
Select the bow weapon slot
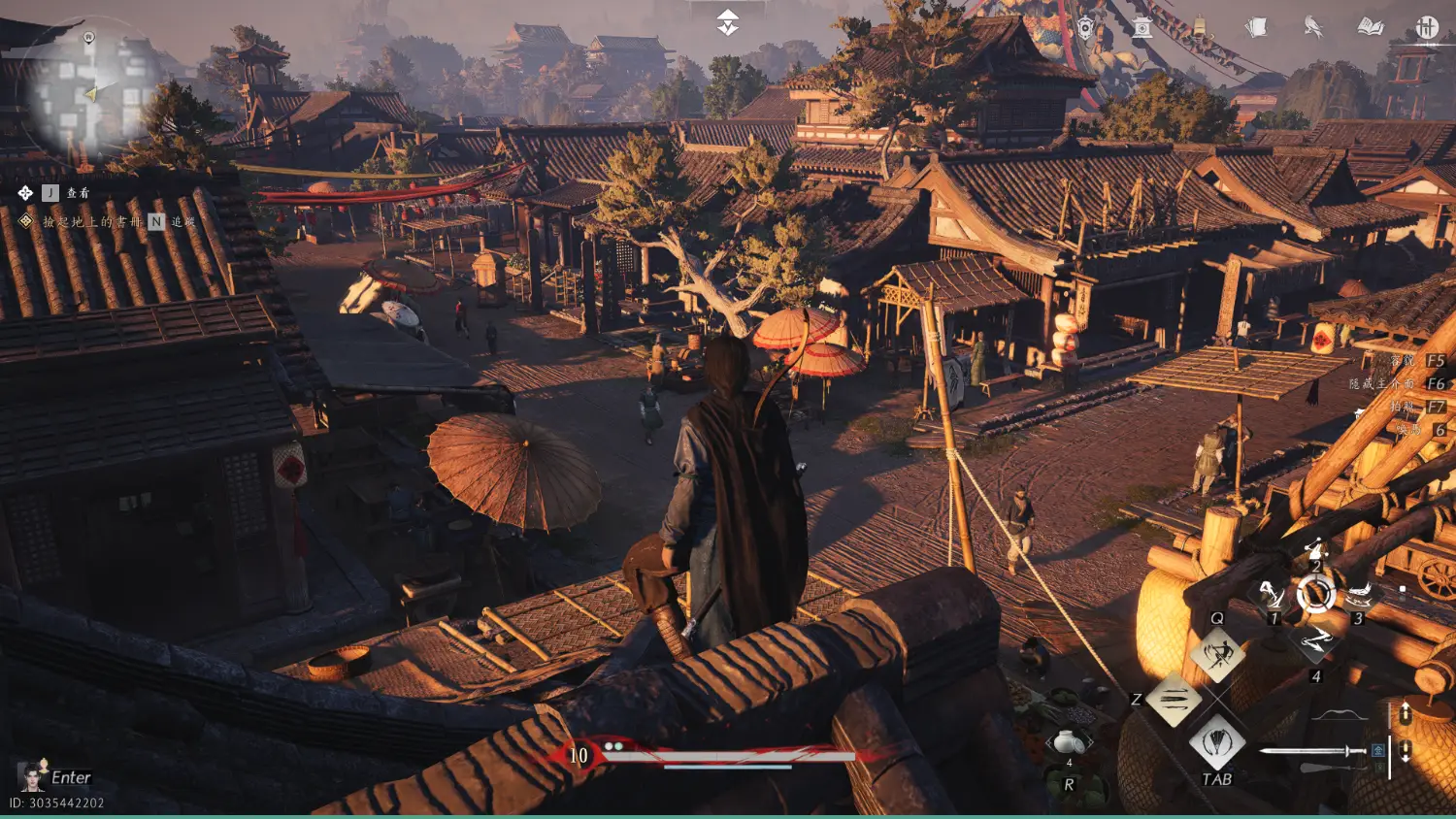[x=1340, y=716]
